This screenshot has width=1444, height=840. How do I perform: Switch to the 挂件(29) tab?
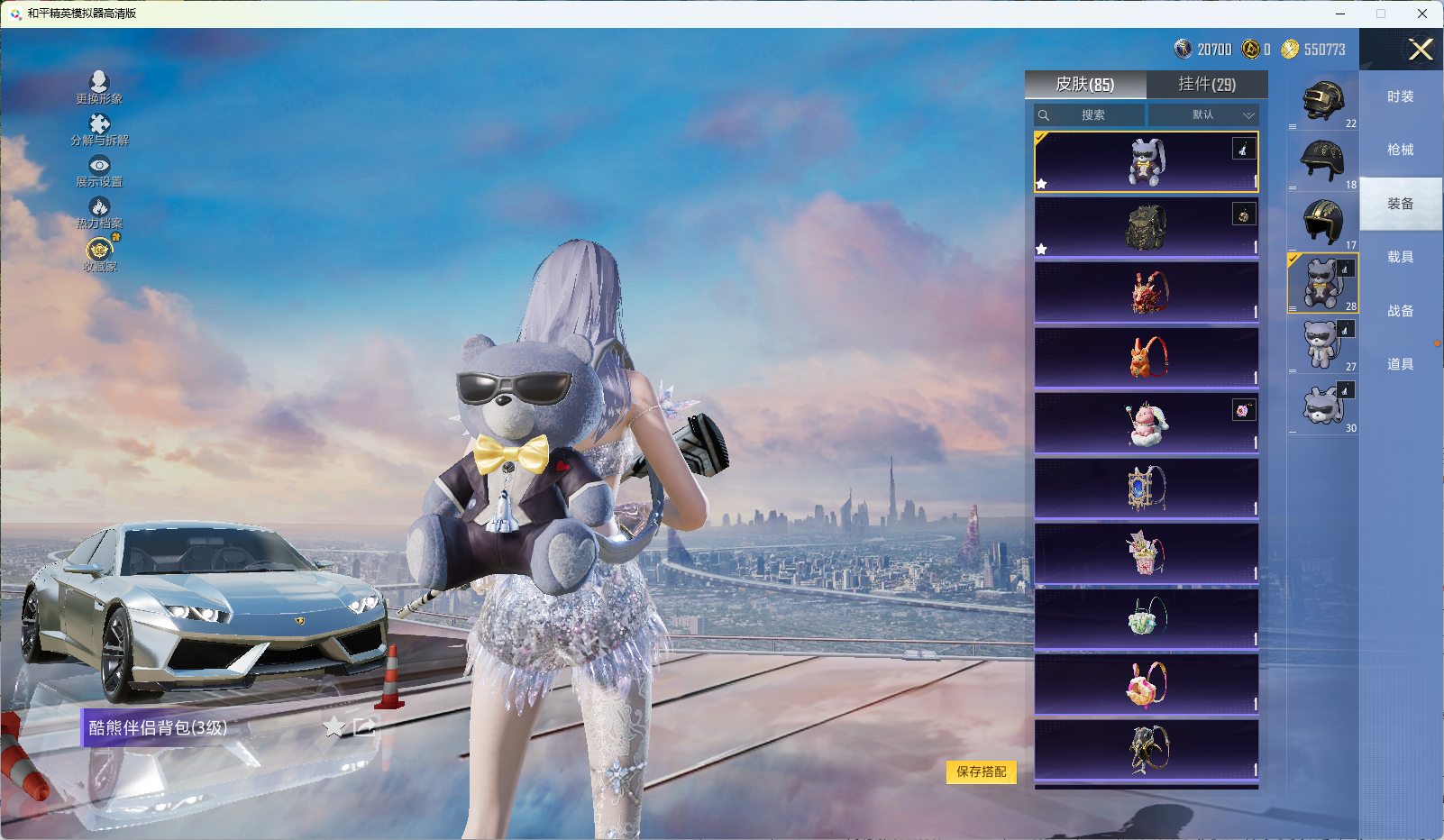pos(1207,85)
